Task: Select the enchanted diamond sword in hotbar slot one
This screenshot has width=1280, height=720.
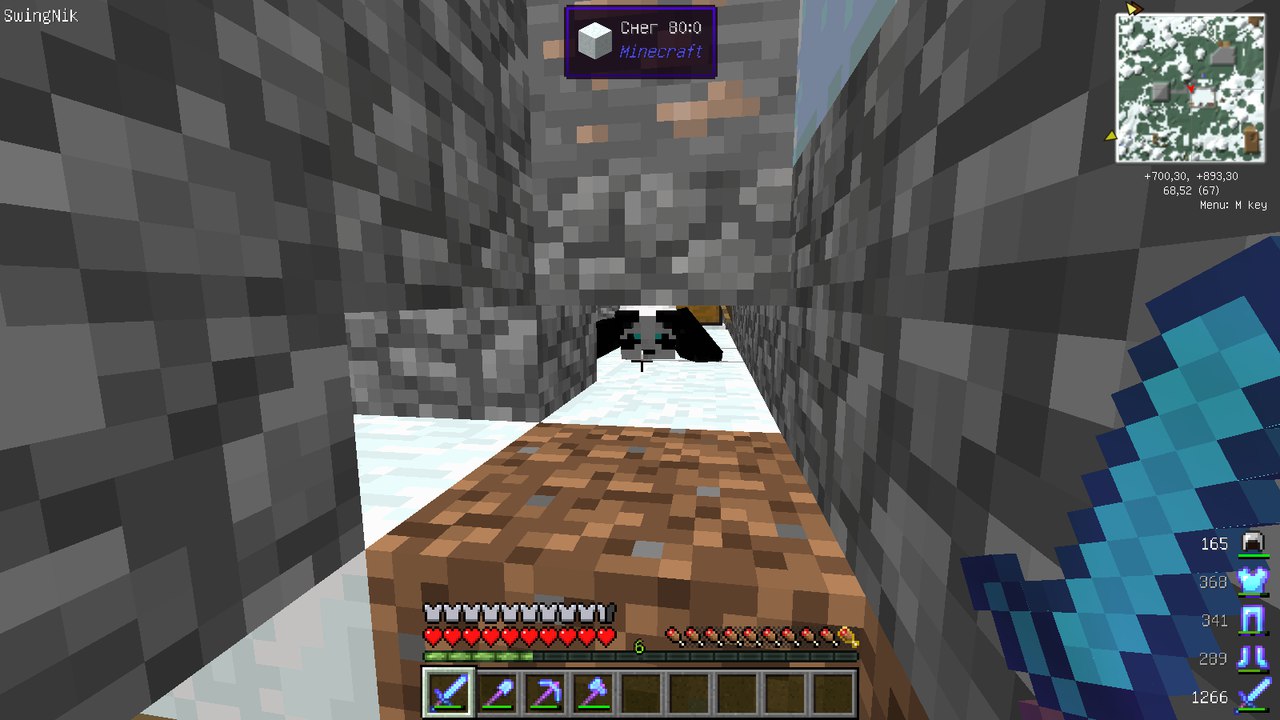Action: tap(450, 691)
